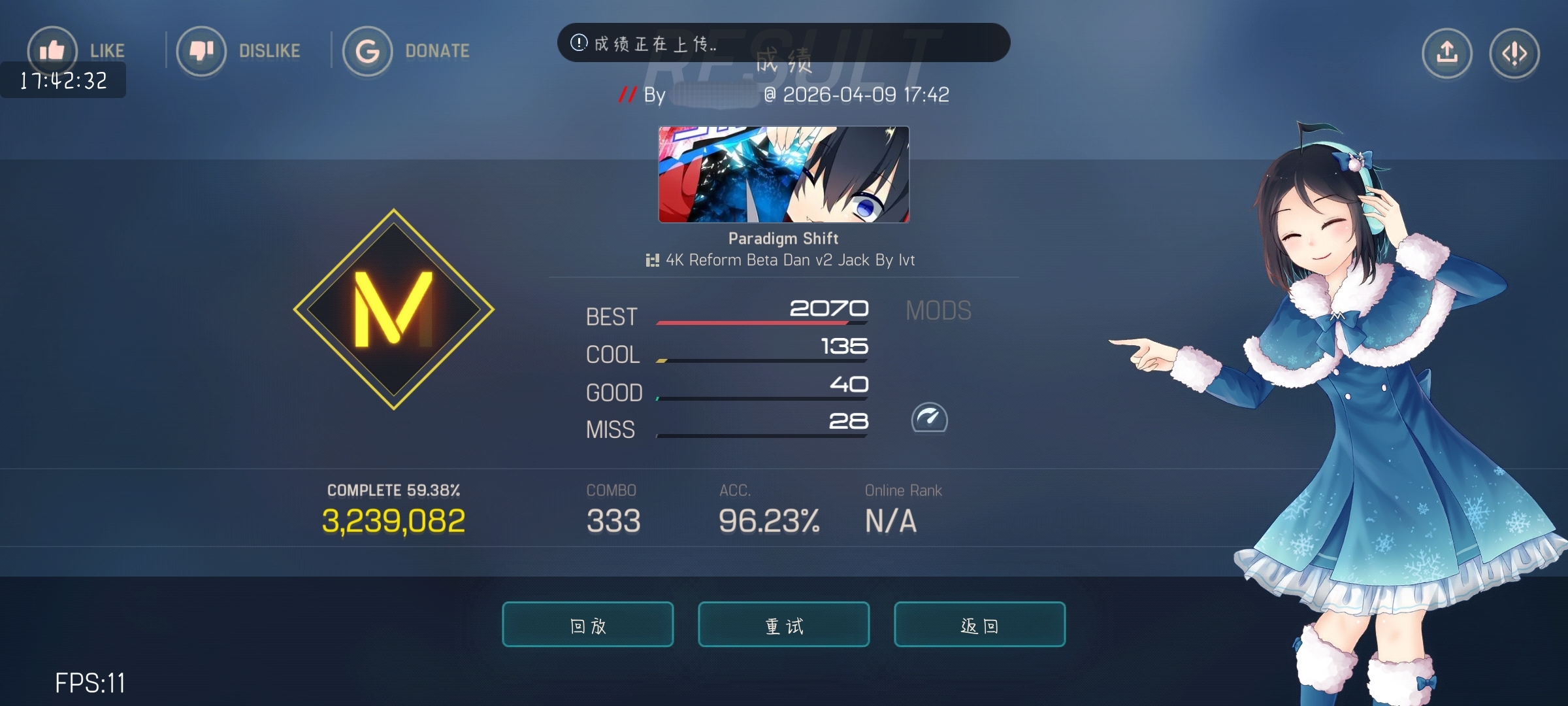The width and height of the screenshot is (1568, 706).
Task: Click the LIKE thumbs-up button
Action: (52, 50)
